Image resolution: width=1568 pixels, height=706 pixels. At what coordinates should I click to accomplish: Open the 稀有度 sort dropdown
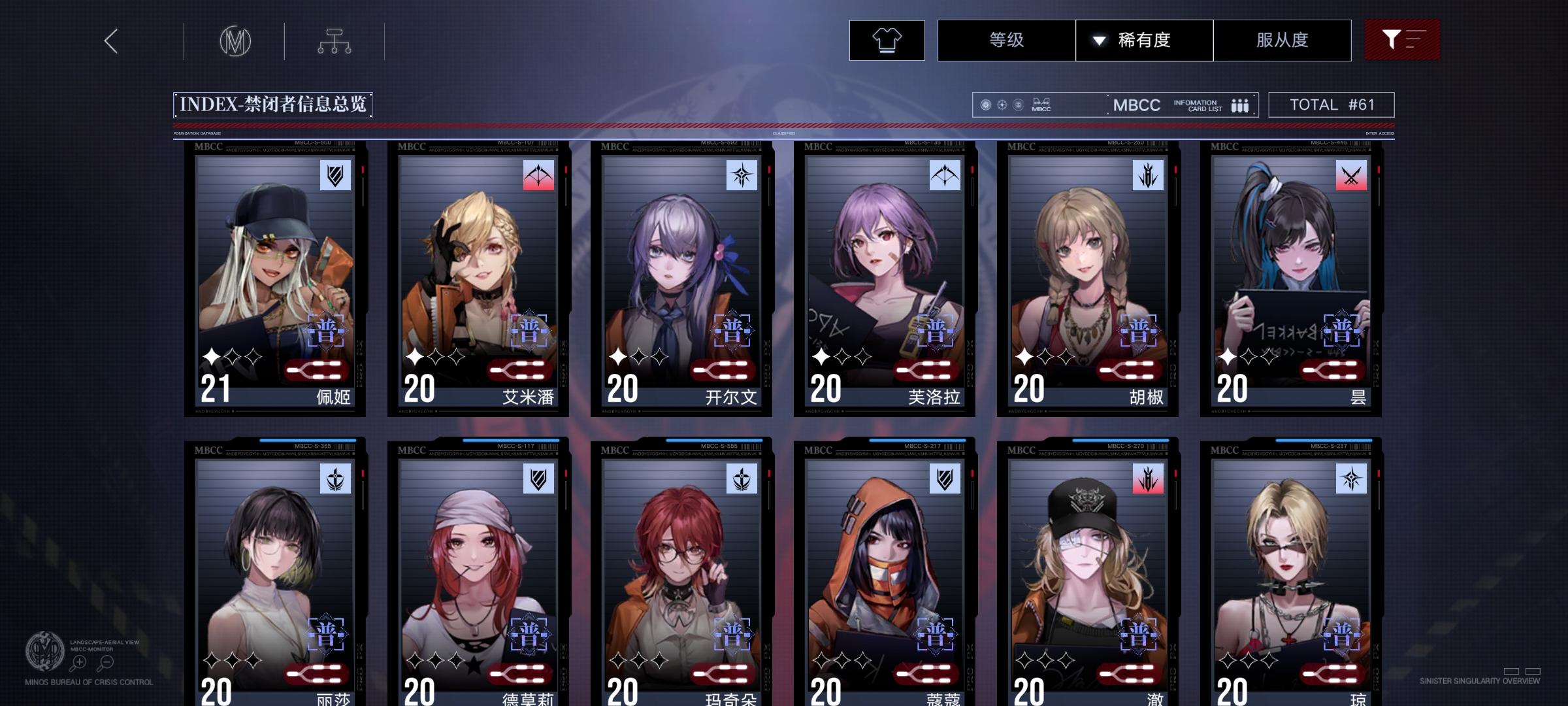(1145, 40)
